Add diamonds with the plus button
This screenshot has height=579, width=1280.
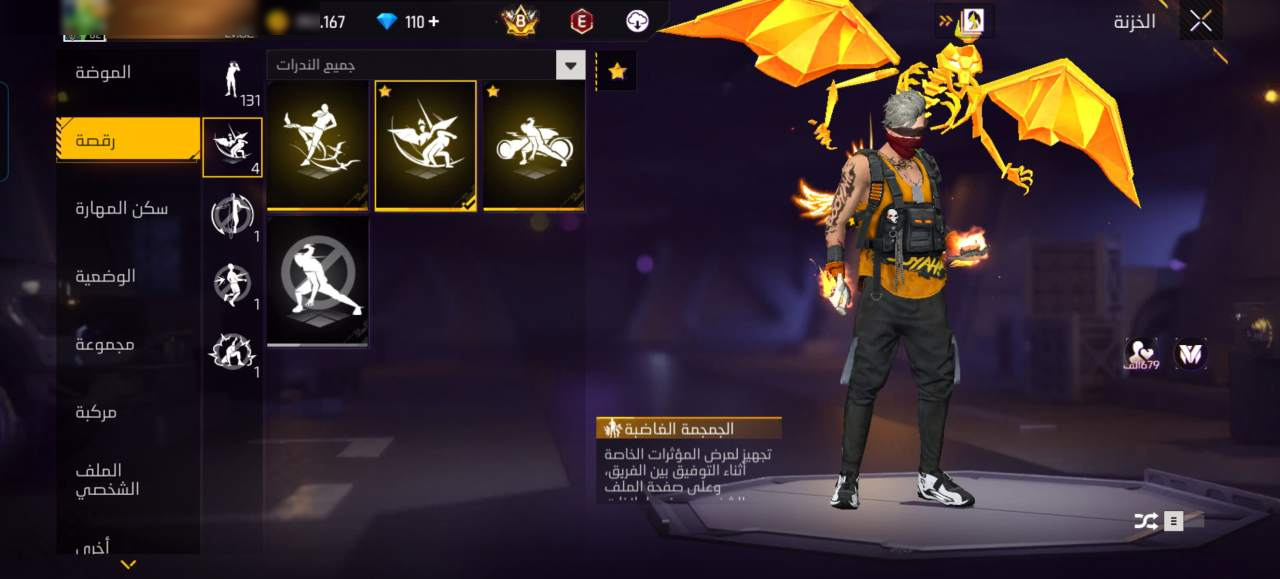433,21
